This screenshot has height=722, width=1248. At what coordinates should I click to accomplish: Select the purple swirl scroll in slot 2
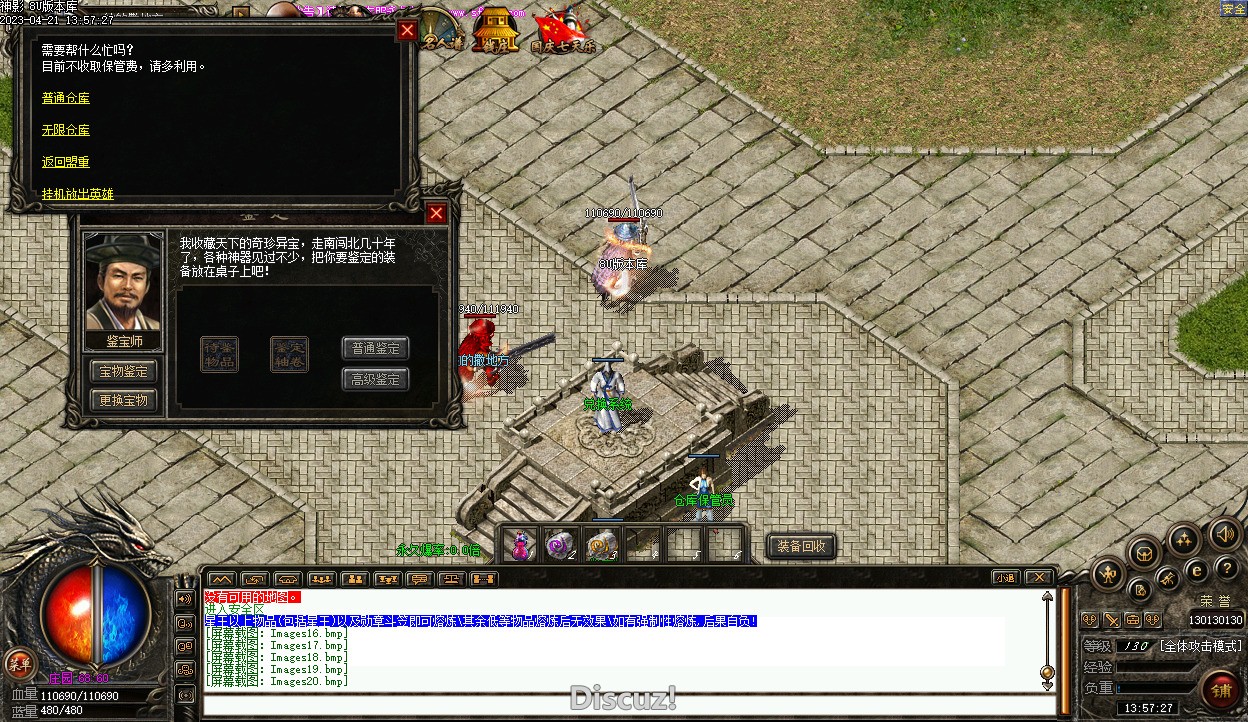click(560, 545)
